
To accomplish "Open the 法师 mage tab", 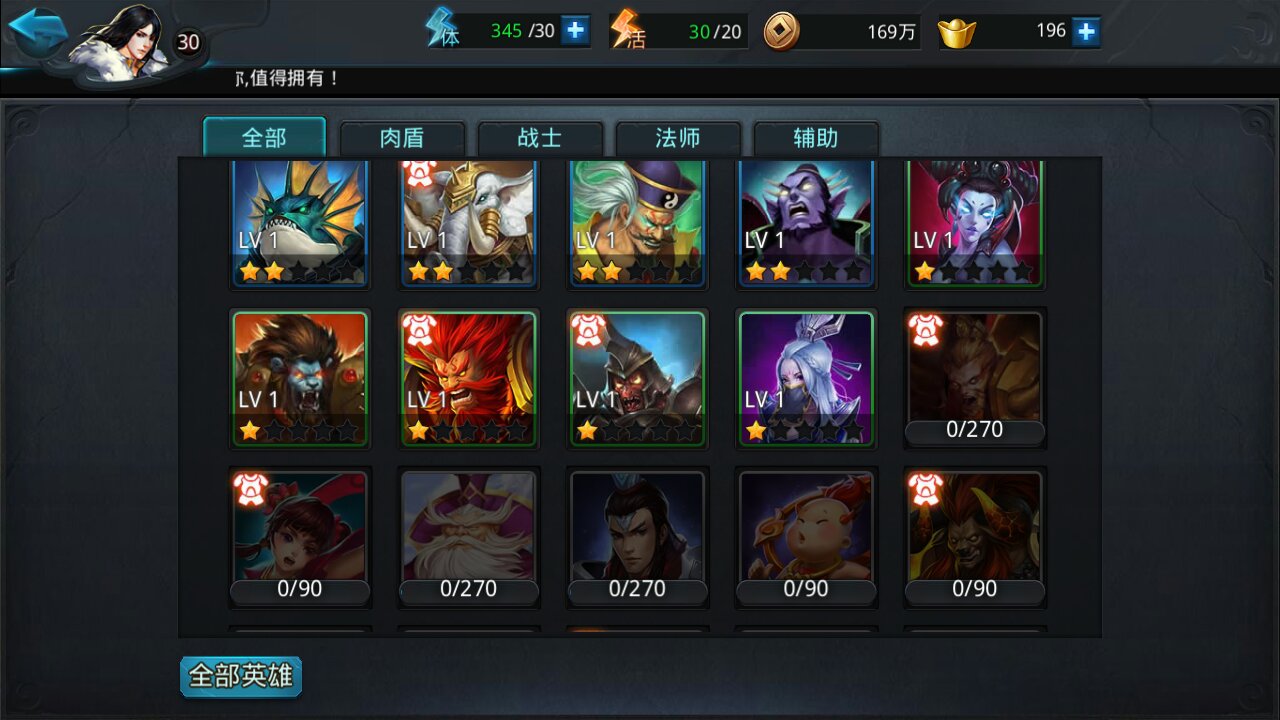I will point(679,138).
